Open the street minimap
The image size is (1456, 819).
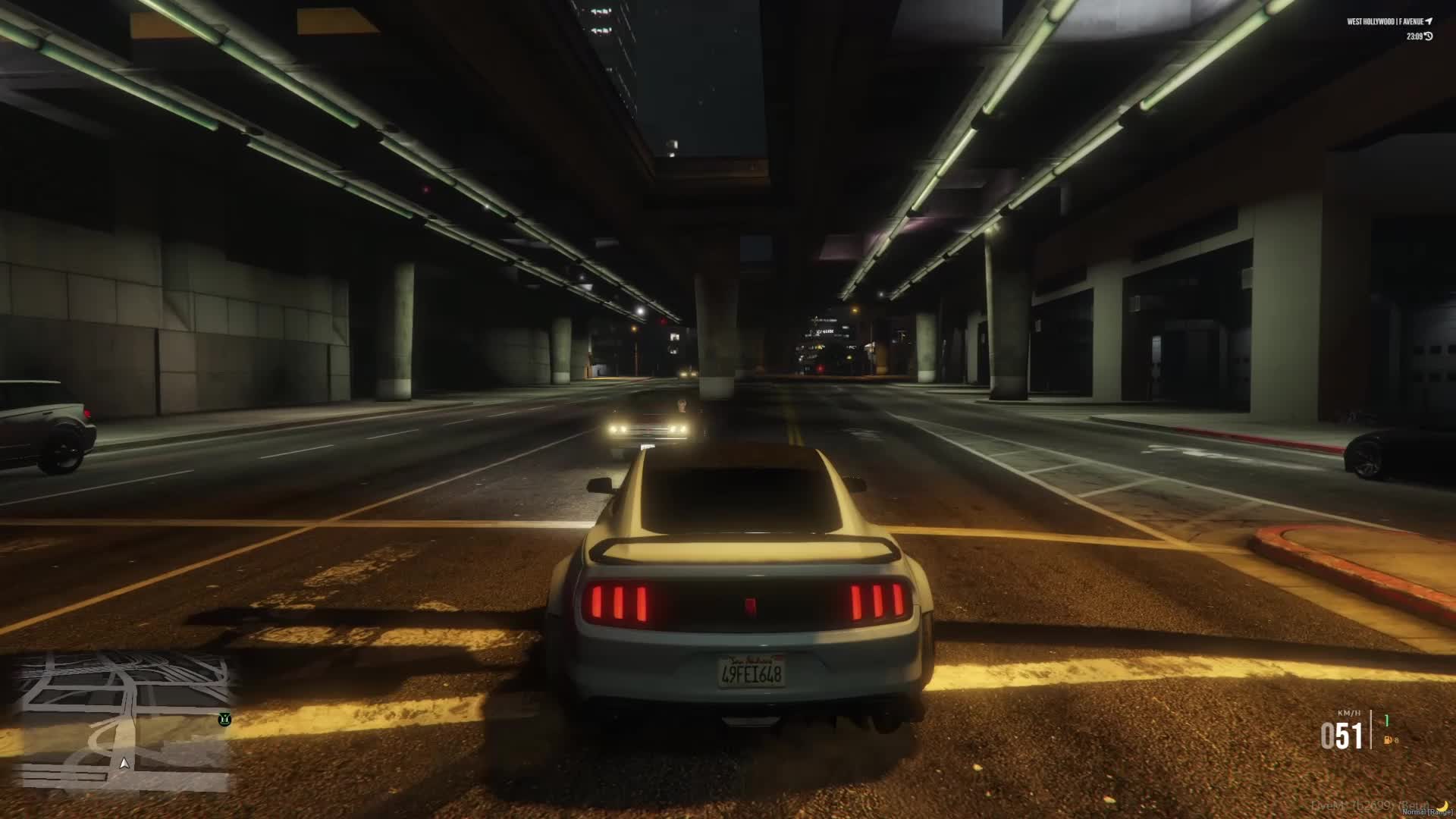pos(121,720)
